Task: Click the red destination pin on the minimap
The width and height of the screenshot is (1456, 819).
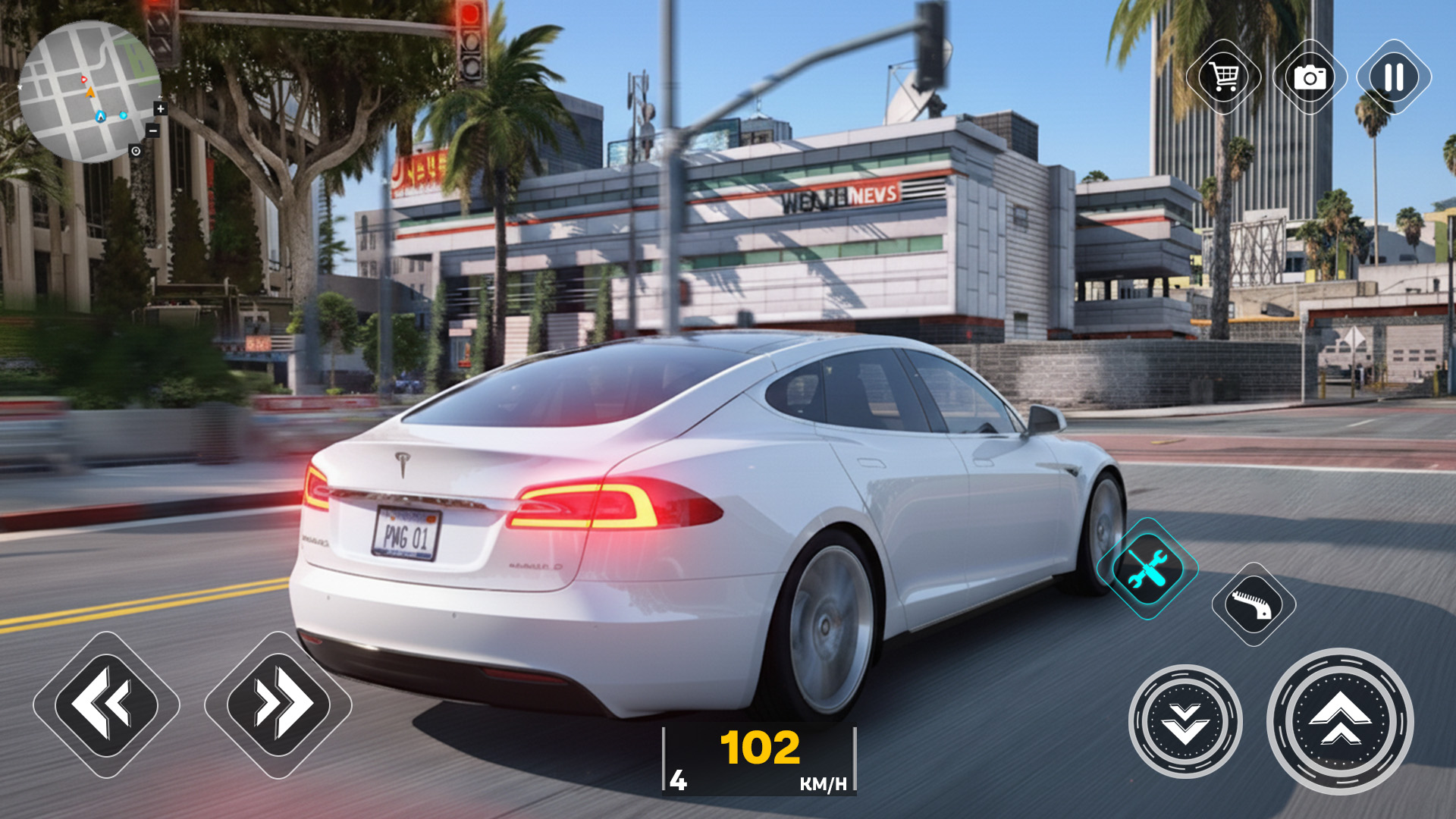Action: tap(83, 79)
